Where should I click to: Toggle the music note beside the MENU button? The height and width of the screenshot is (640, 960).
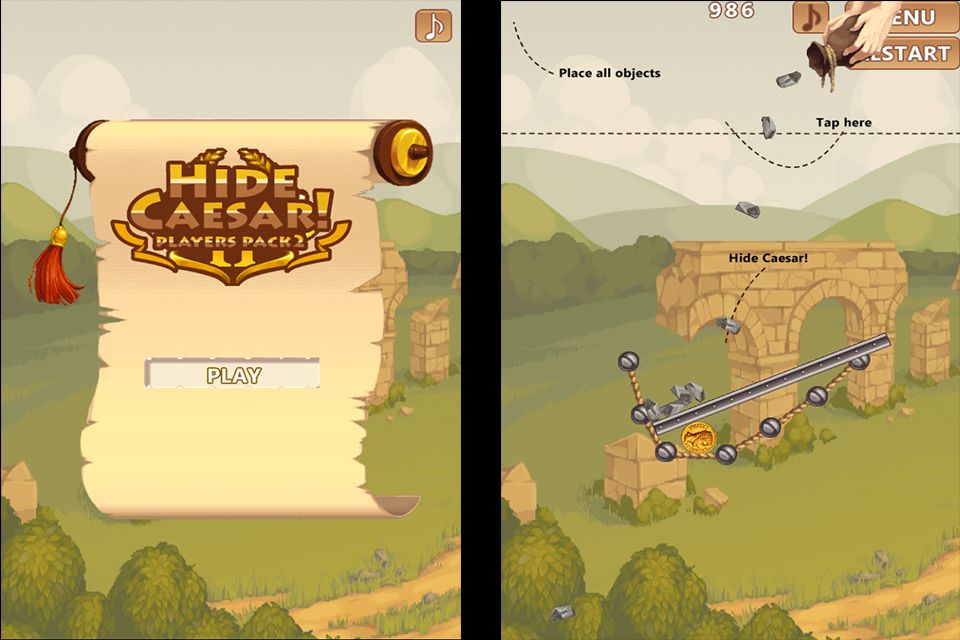coord(810,16)
